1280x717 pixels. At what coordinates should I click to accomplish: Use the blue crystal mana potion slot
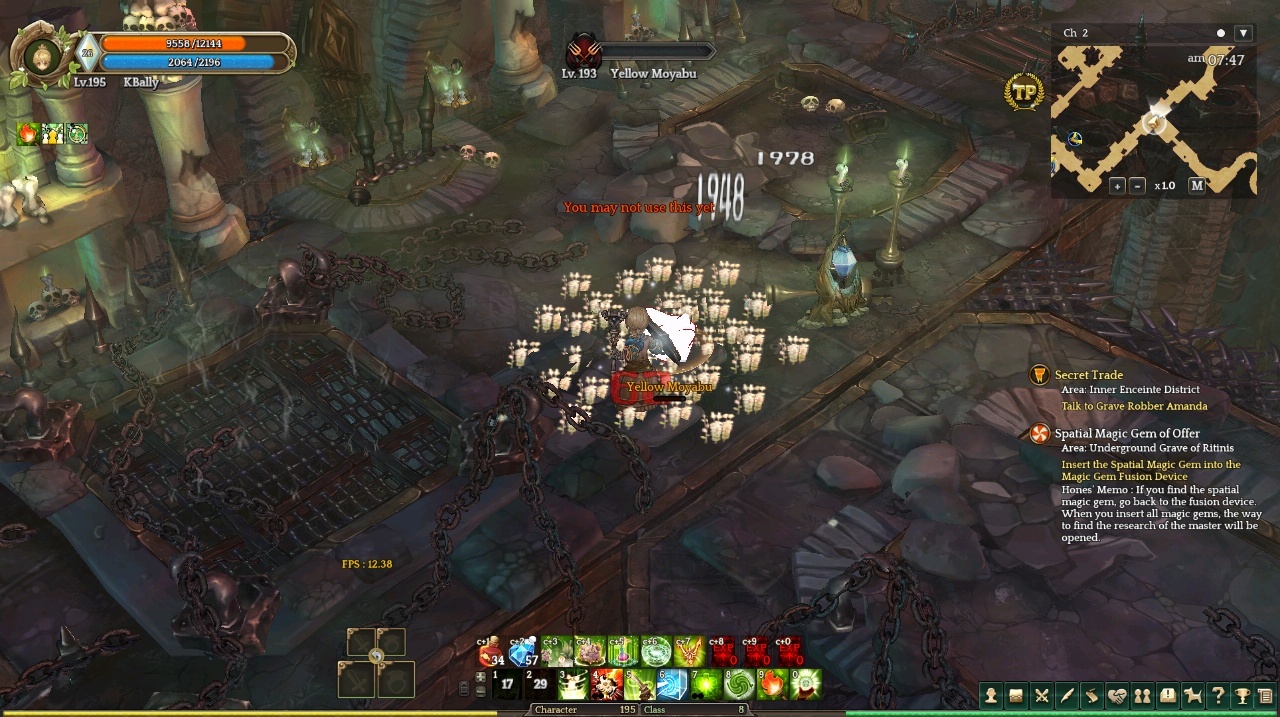point(523,652)
